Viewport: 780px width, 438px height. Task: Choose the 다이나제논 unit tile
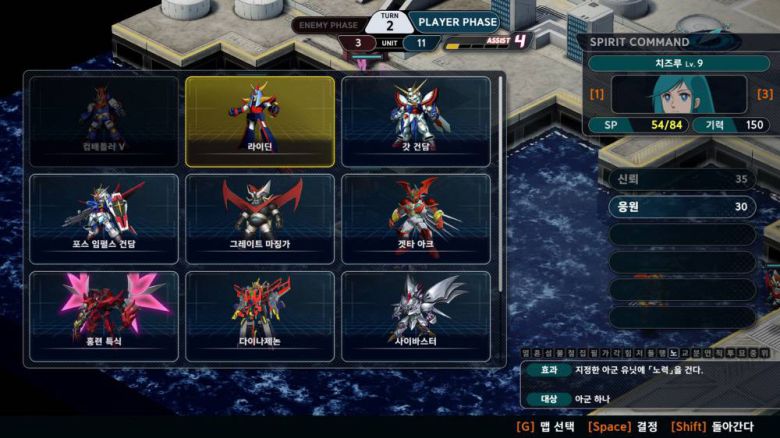click(x=260, y=315)
